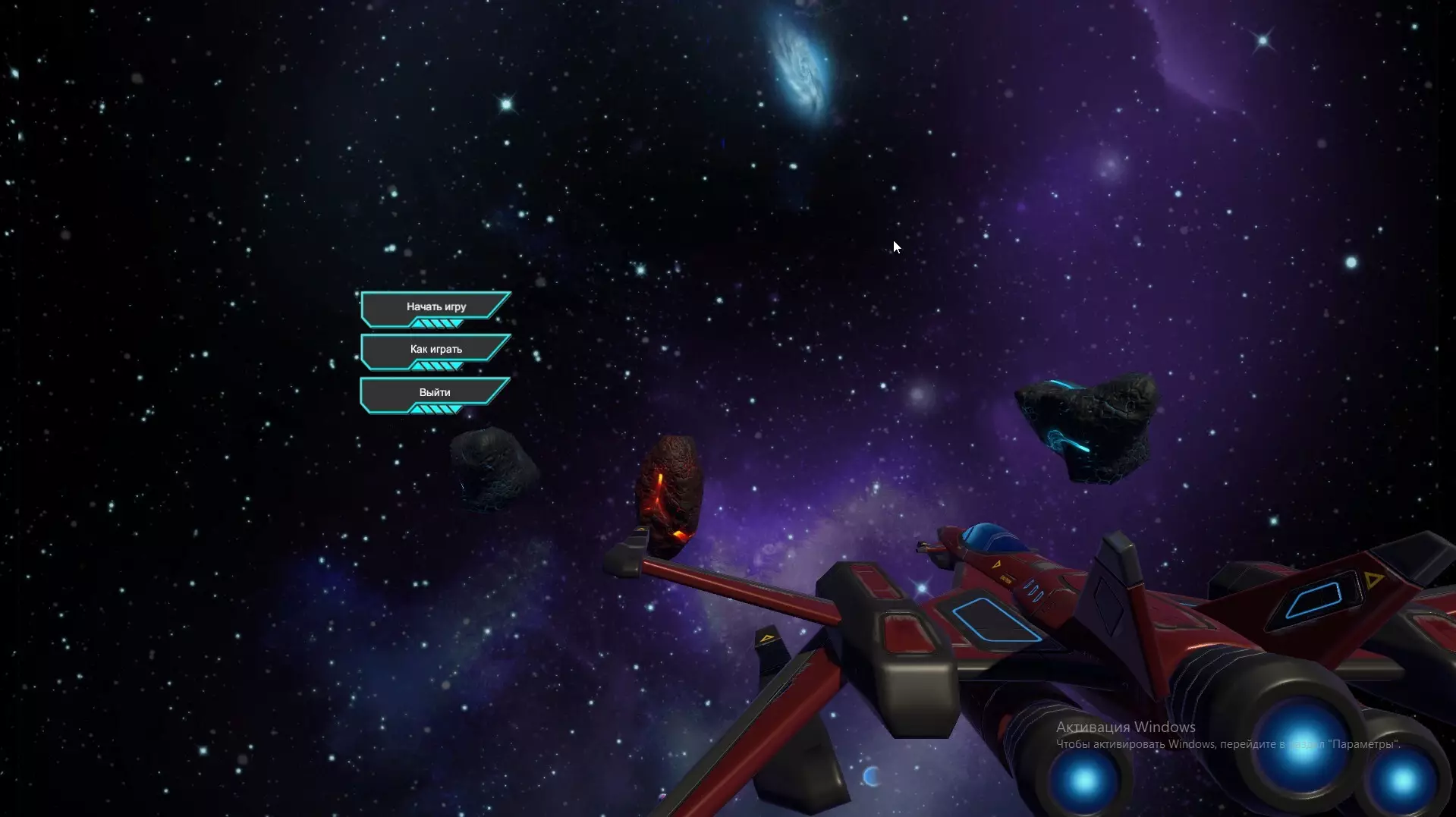The image size is (1456, 817).
Task: Click the 'Активация Windows' watermark text
Action: pos(1126,727)
